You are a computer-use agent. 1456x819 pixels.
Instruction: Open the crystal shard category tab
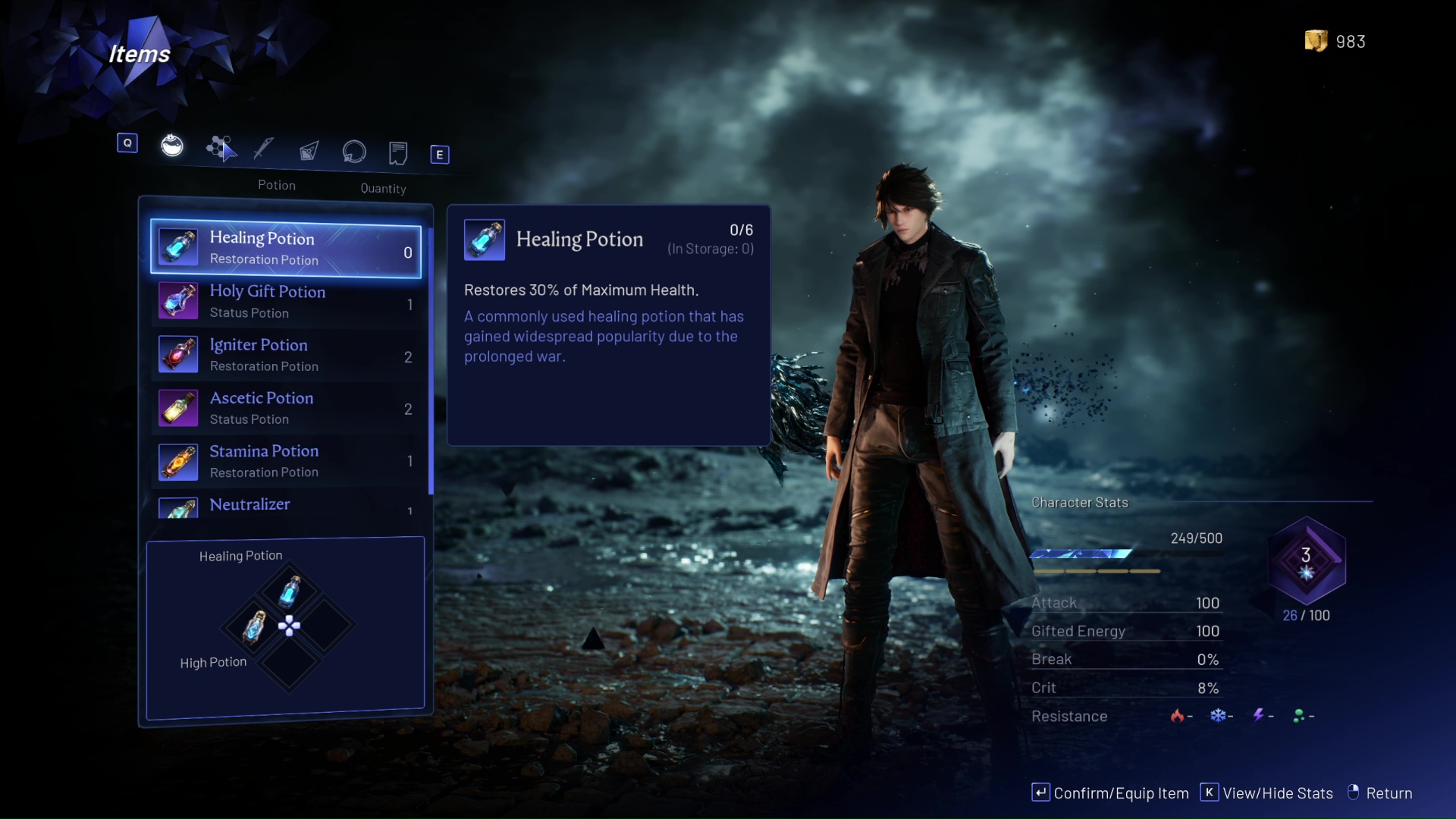pos(309,151)
